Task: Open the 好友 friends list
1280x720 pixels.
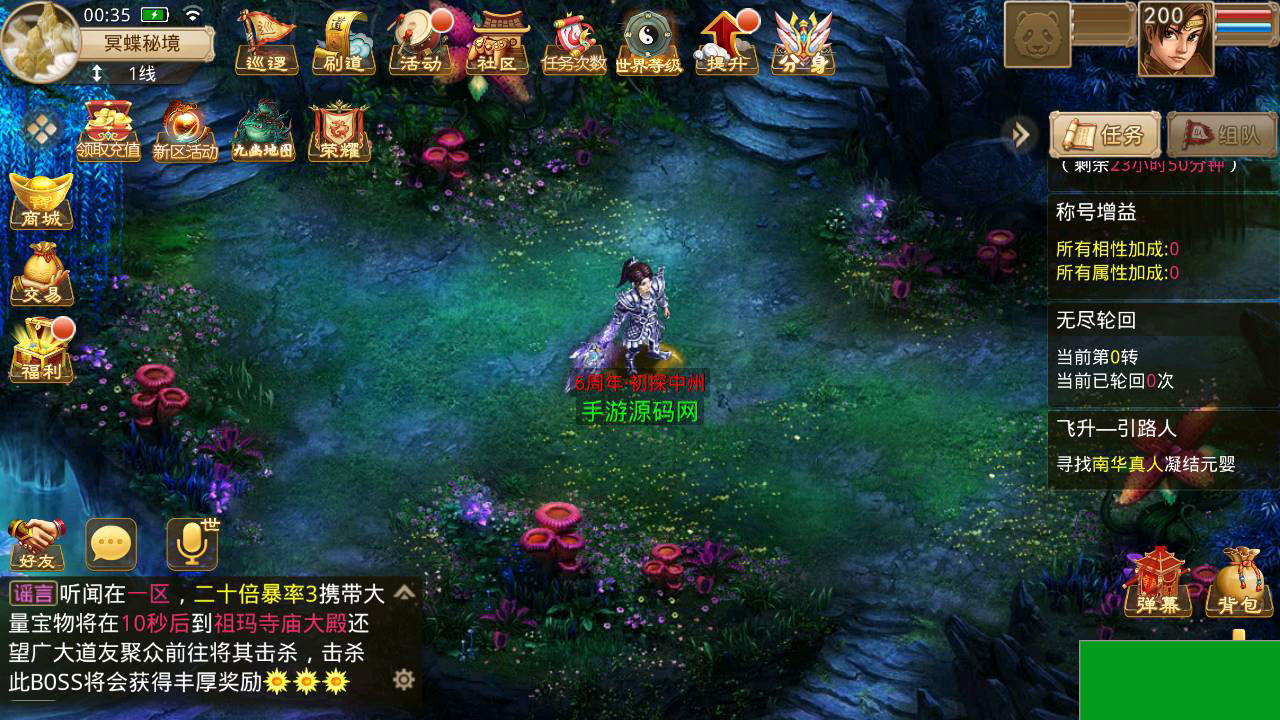Action: click(x=37, y=545)
